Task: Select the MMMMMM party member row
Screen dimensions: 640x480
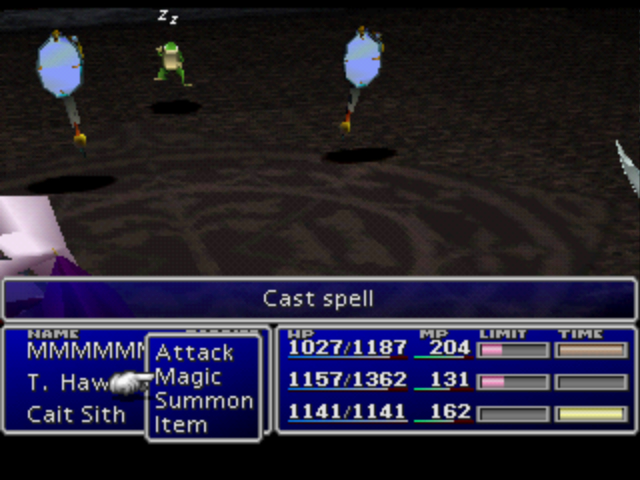Action: click(x=86, y=352)
